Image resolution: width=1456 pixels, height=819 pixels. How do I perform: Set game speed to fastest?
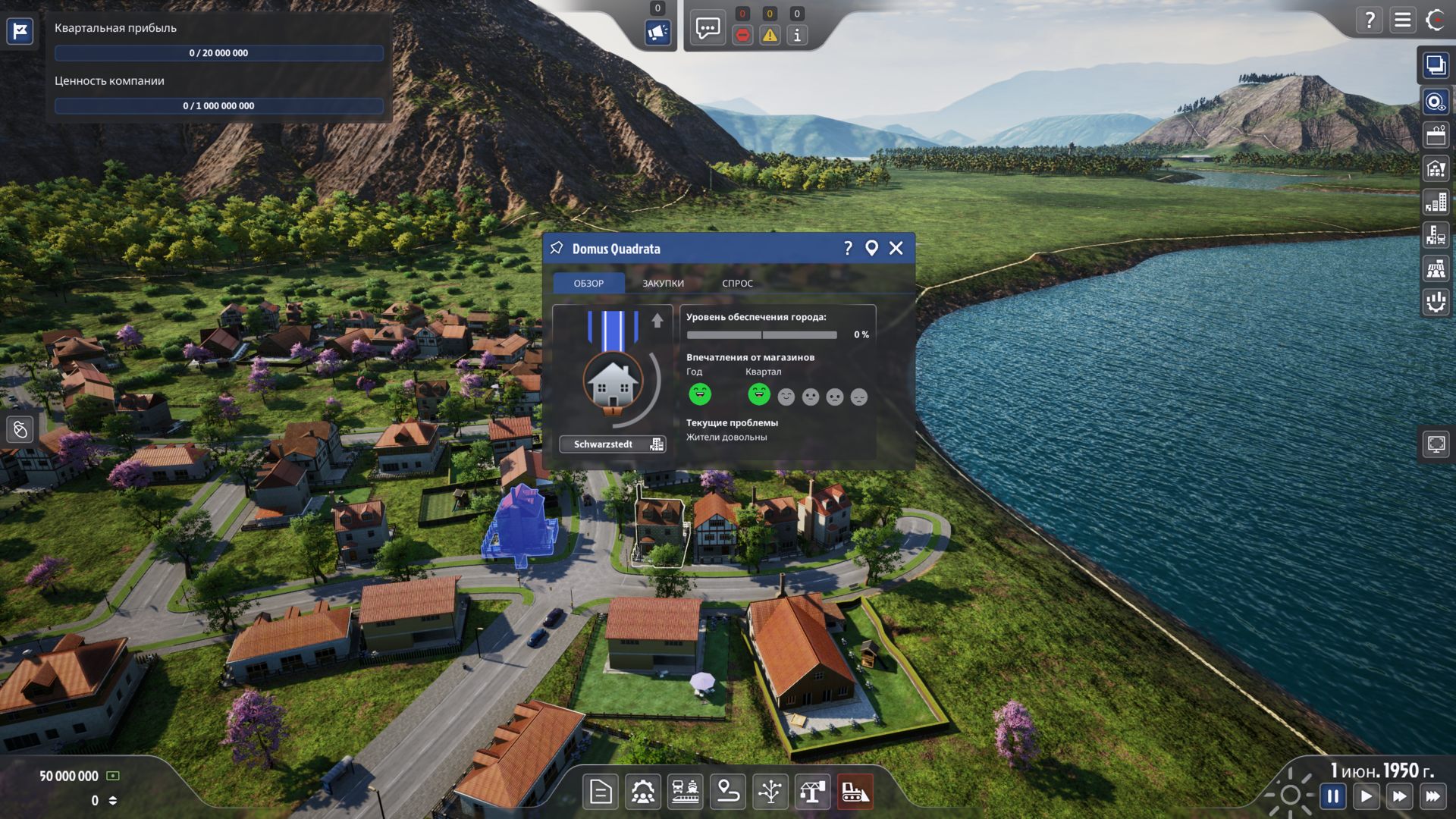(1432, 795)
